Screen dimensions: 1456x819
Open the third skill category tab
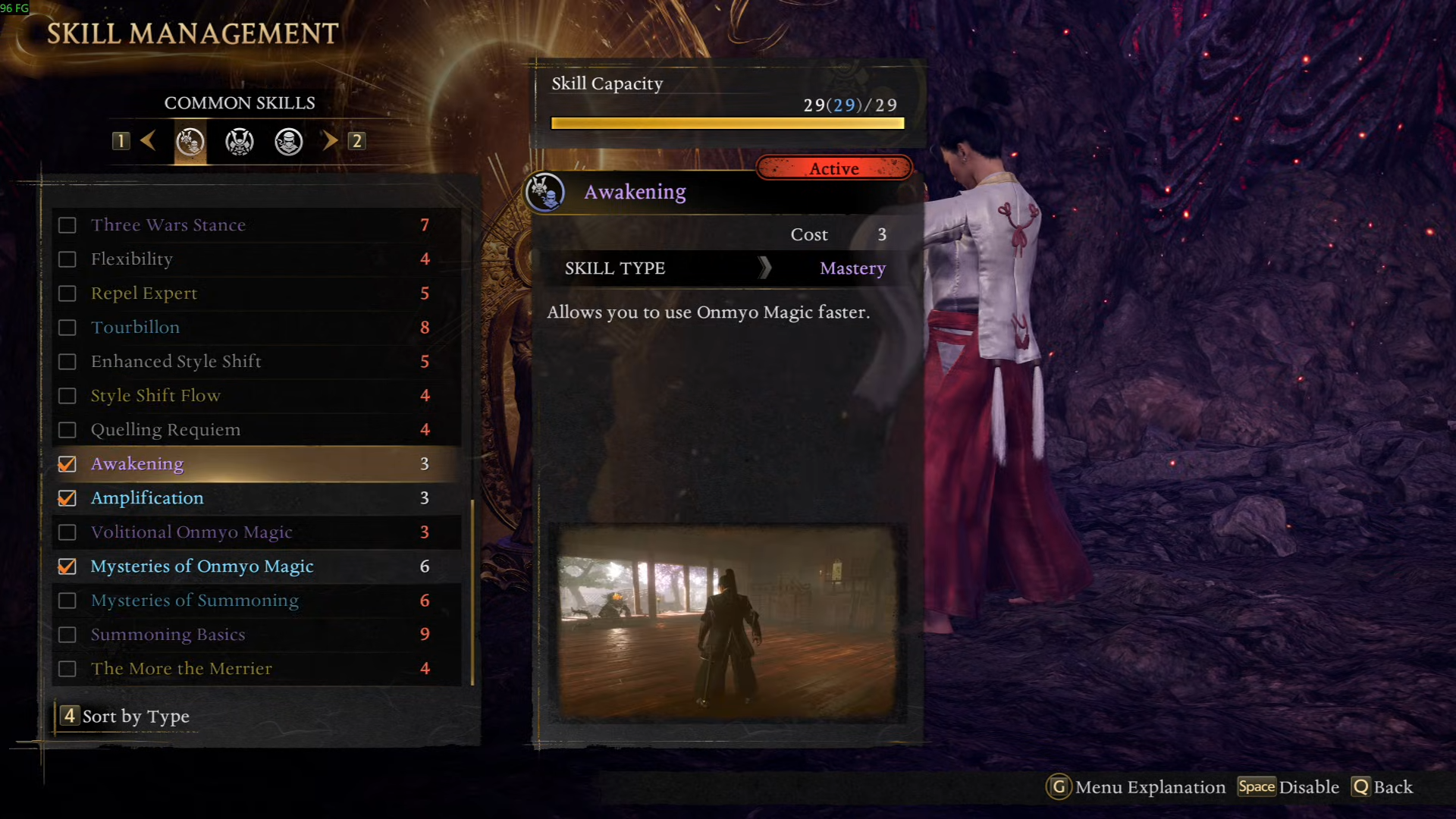click(x=289, y=142)
